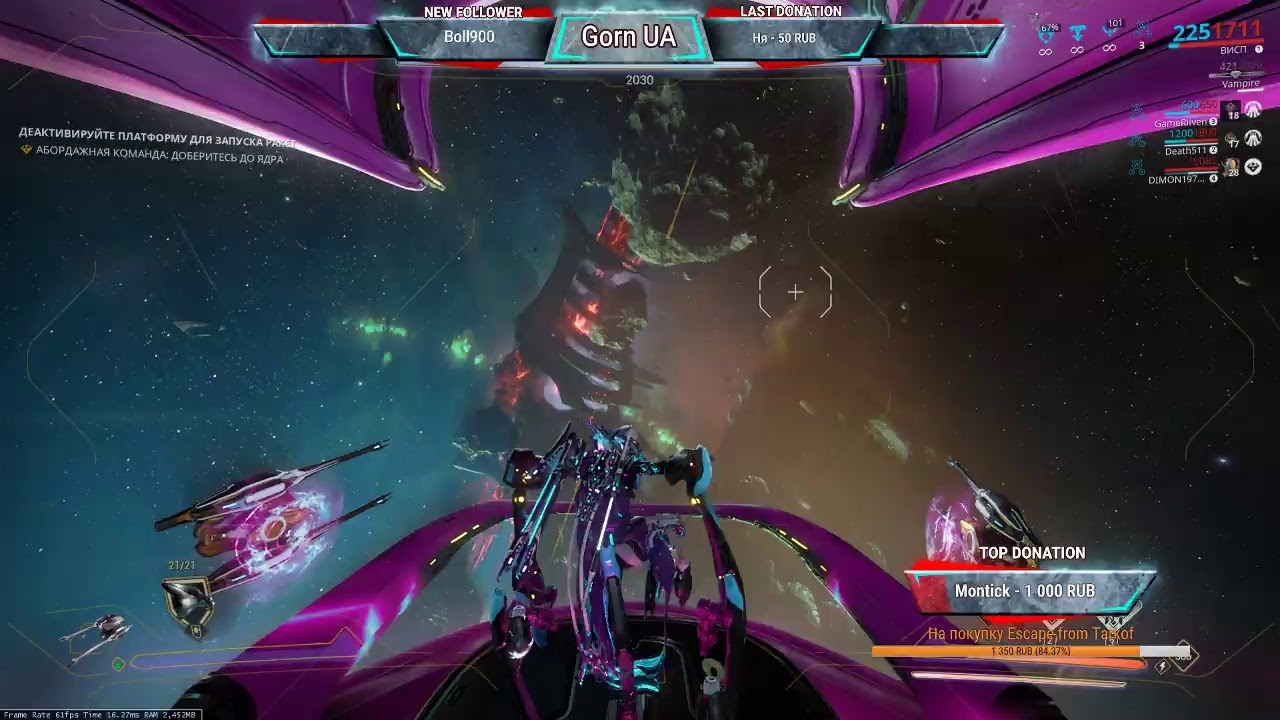Click the Top Donation Montick panel
The width and height of the screenshot is (1280, 720).
(1030, 590)
